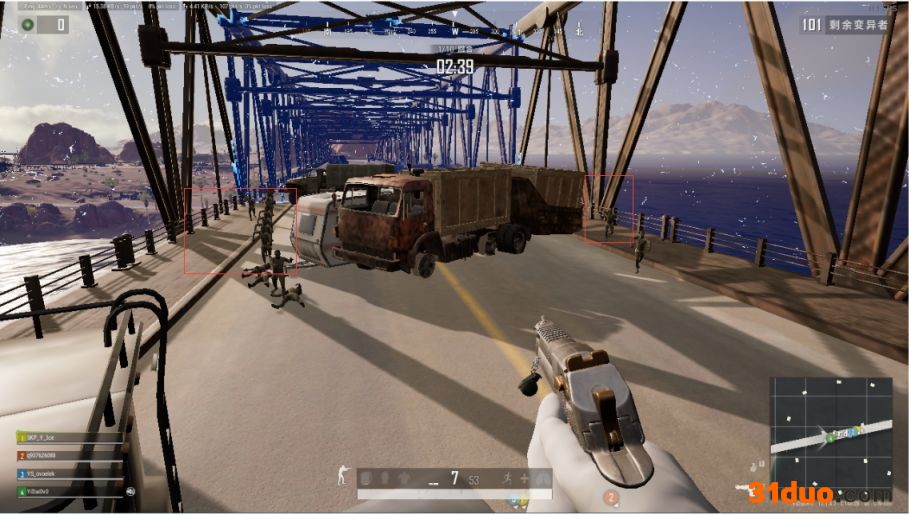The height and width of the screenshot is (515, 911).
Task: Select green teammate row number 4
Action: (x=68, y=491)
